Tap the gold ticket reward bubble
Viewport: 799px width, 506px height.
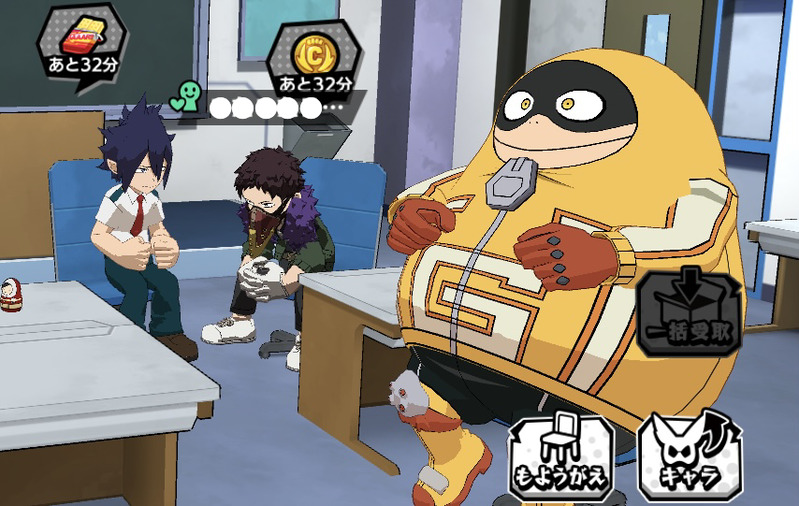pyautogui.click(x=82, y=47)
